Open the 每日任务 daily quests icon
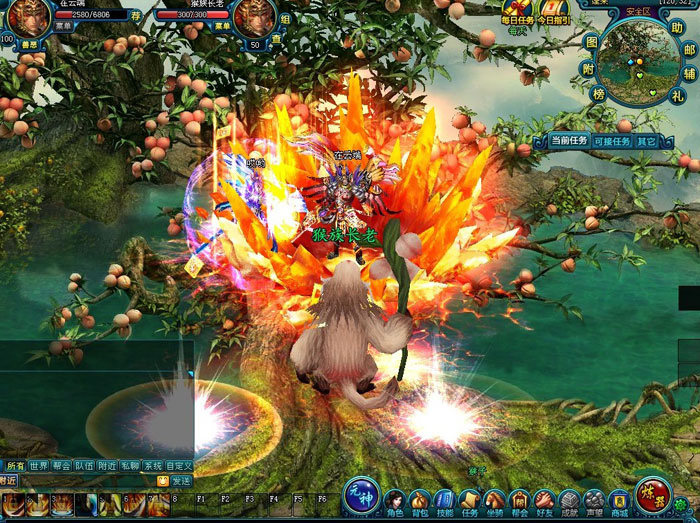 pyautogui.click(x=519, y=12)
